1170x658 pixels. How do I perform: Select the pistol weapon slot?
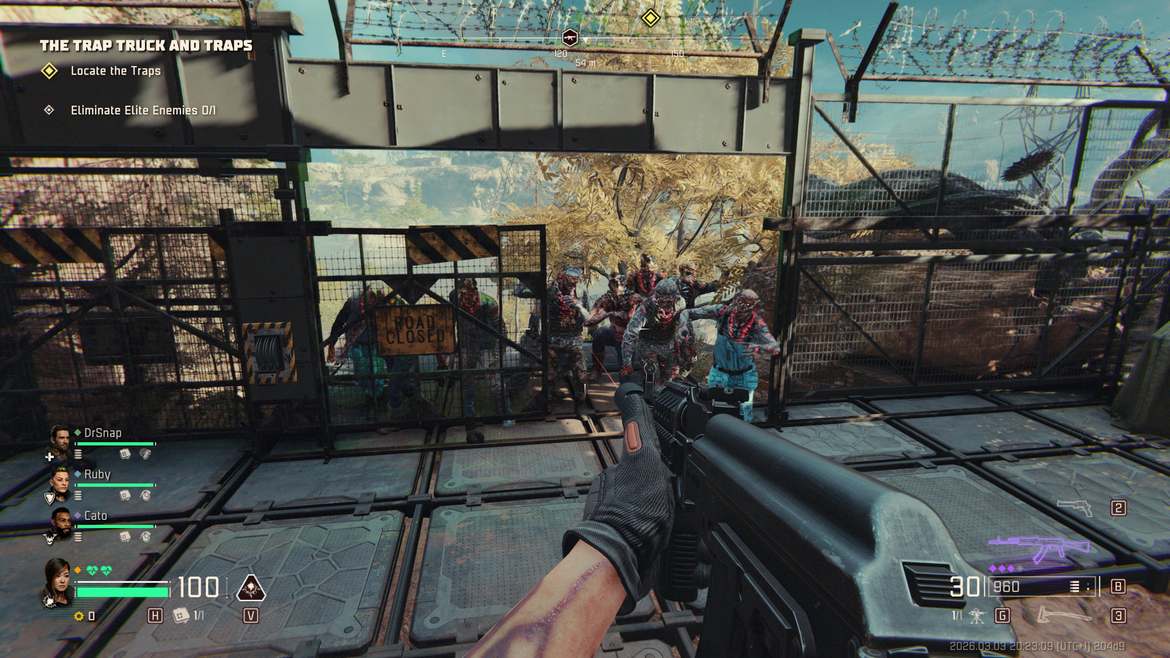tap(1075, 508)
